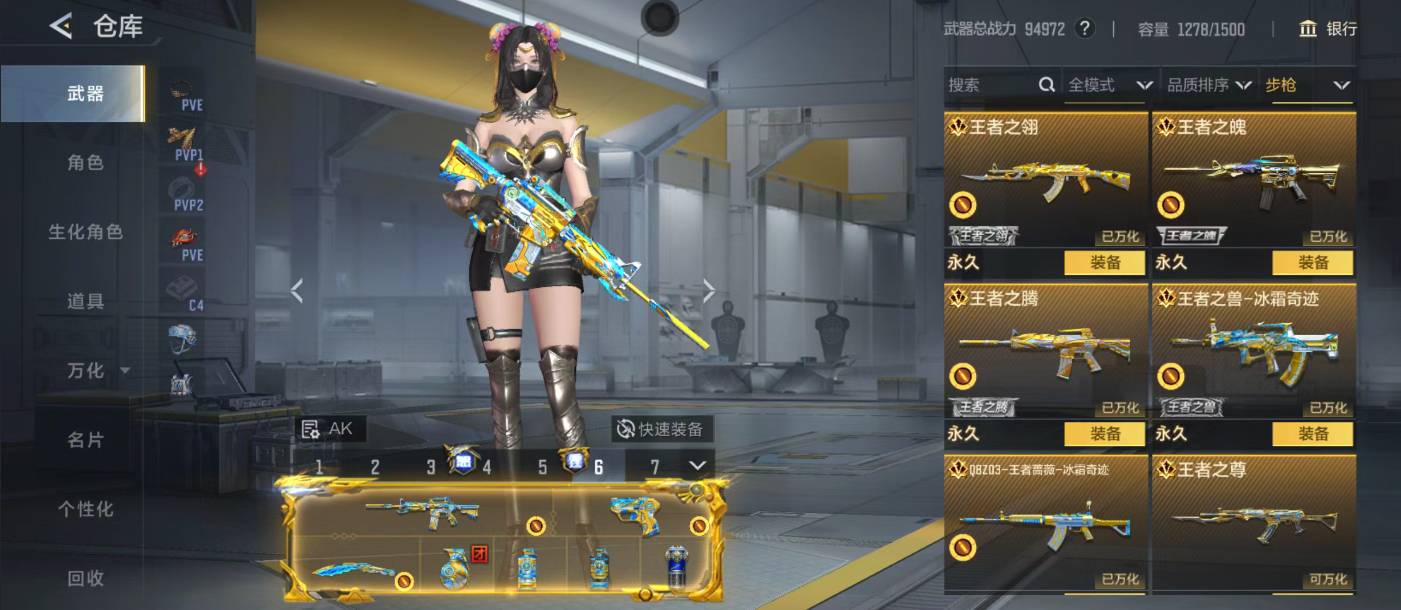Open the 全模式 mode dropdown
Image resolution: width=1401 pixels, height=610 pixels.
pos(1109,85)
